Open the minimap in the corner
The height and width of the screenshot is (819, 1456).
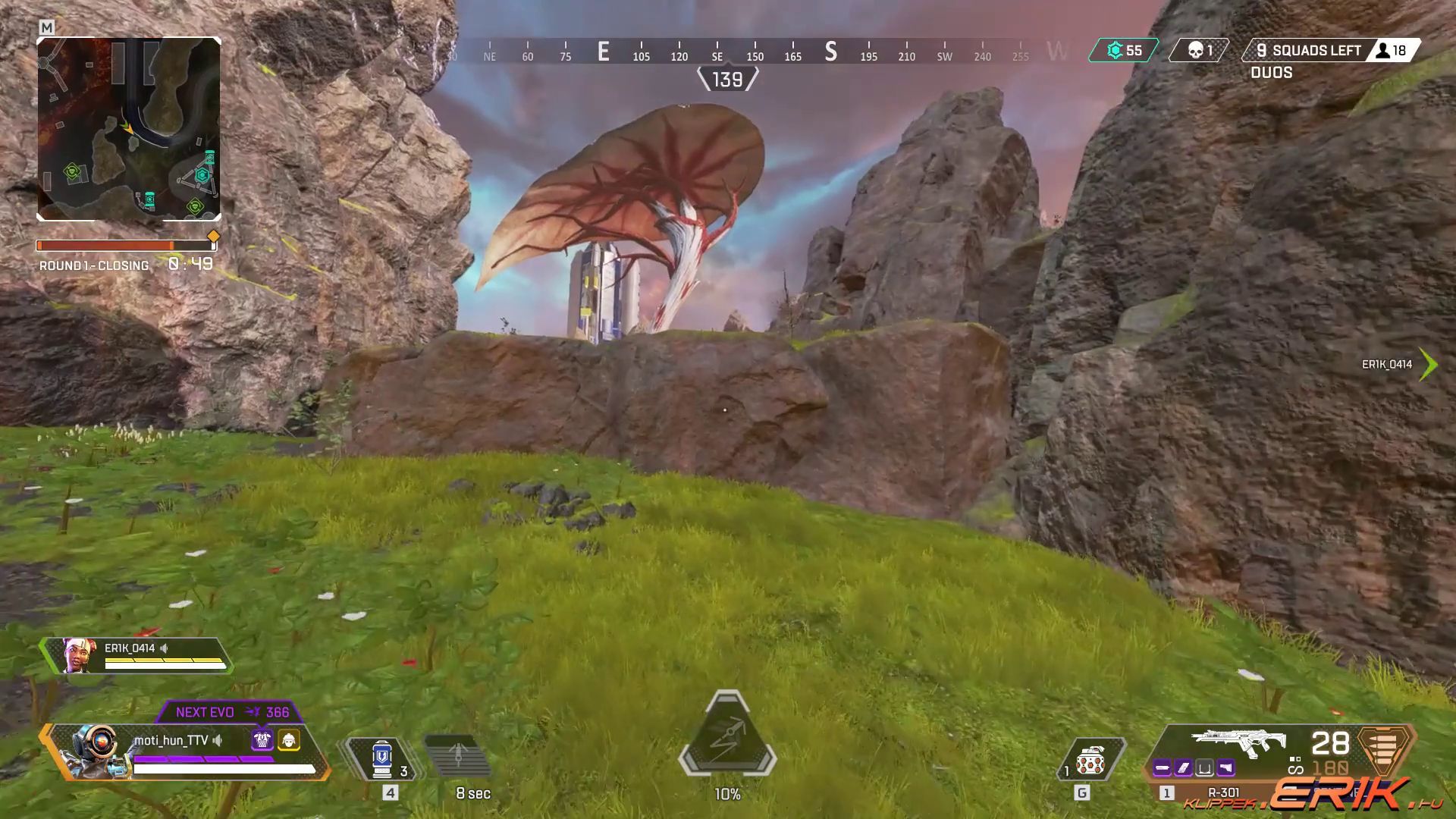(129, 129)
